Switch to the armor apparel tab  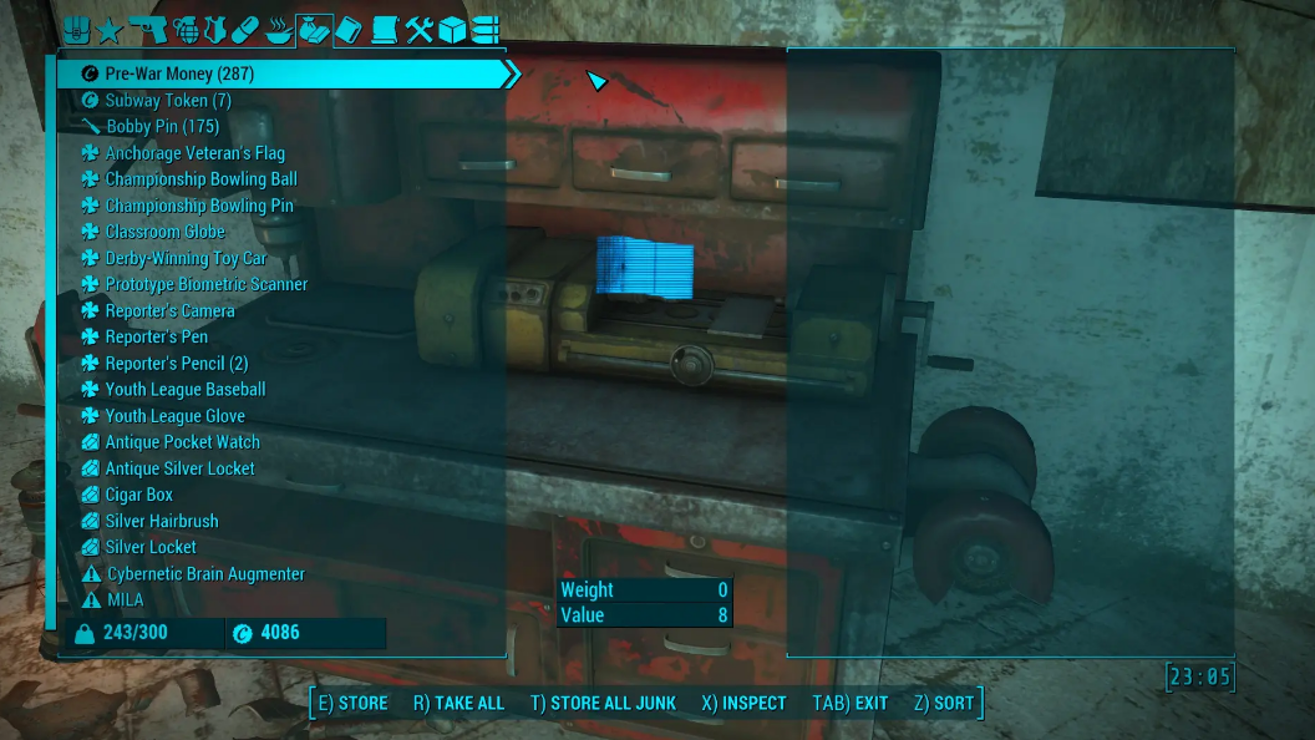tap(215, 30)
